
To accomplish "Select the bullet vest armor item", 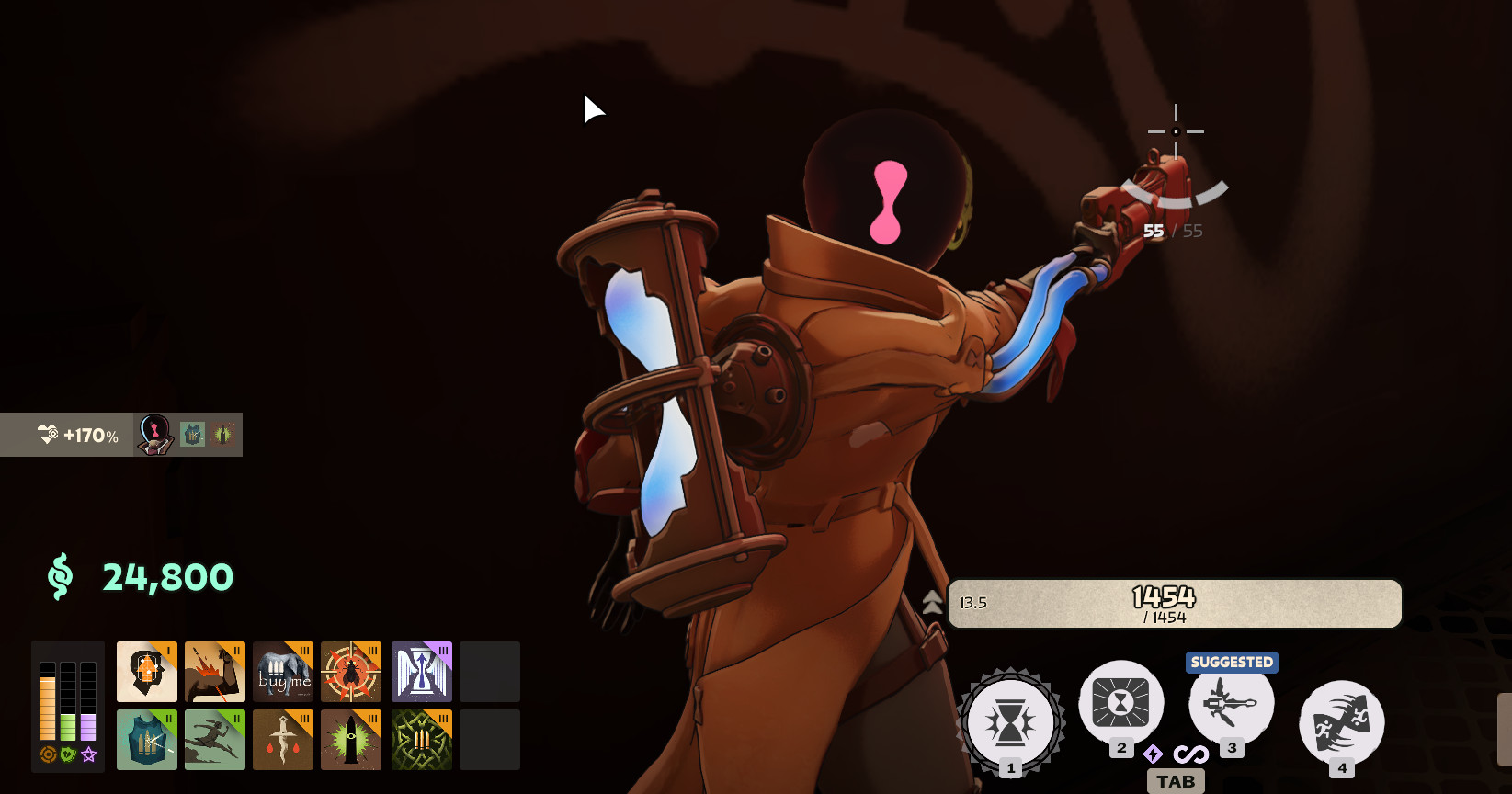I will coord(147,740).
